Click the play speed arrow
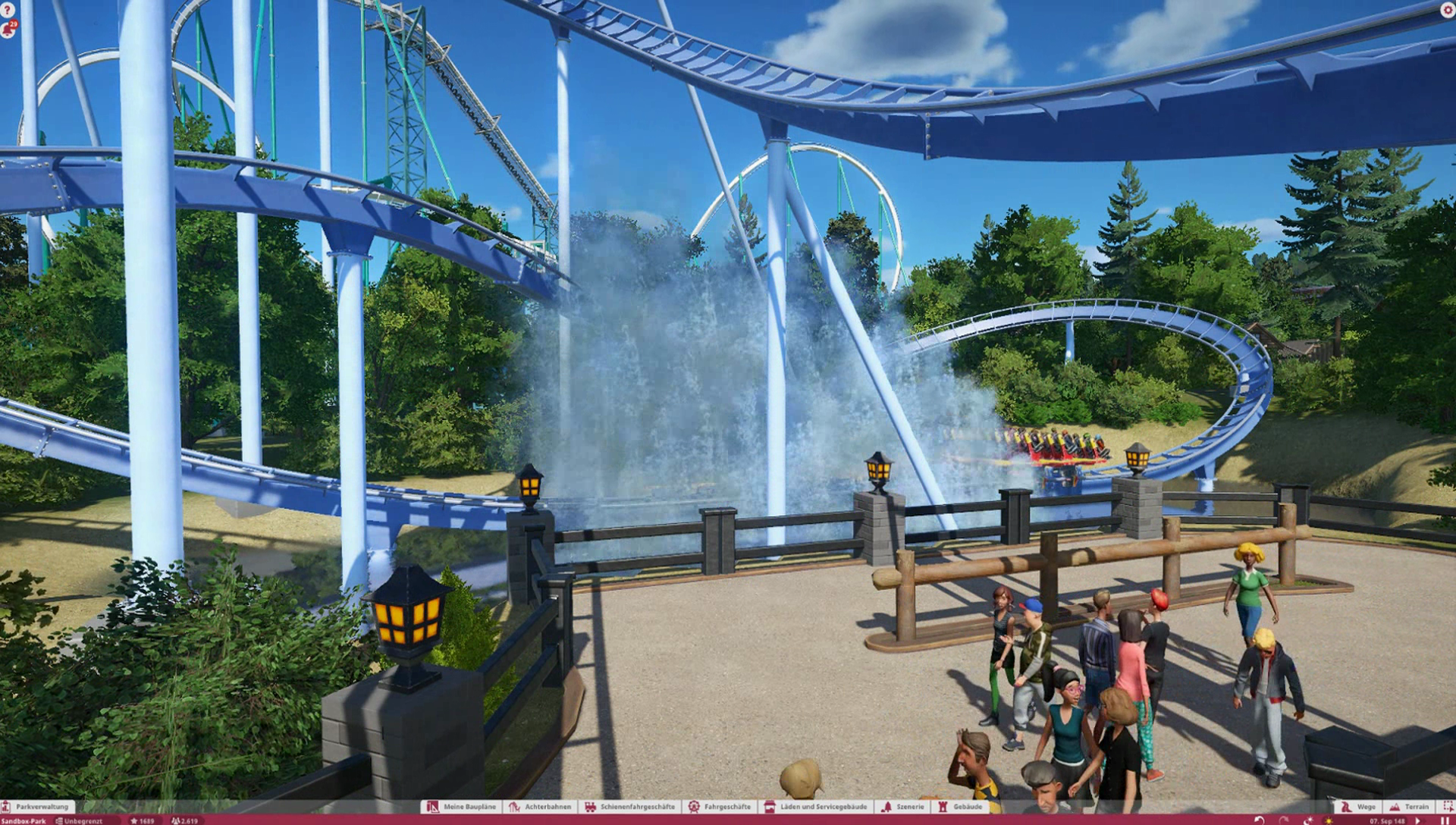 point(1419,820)
